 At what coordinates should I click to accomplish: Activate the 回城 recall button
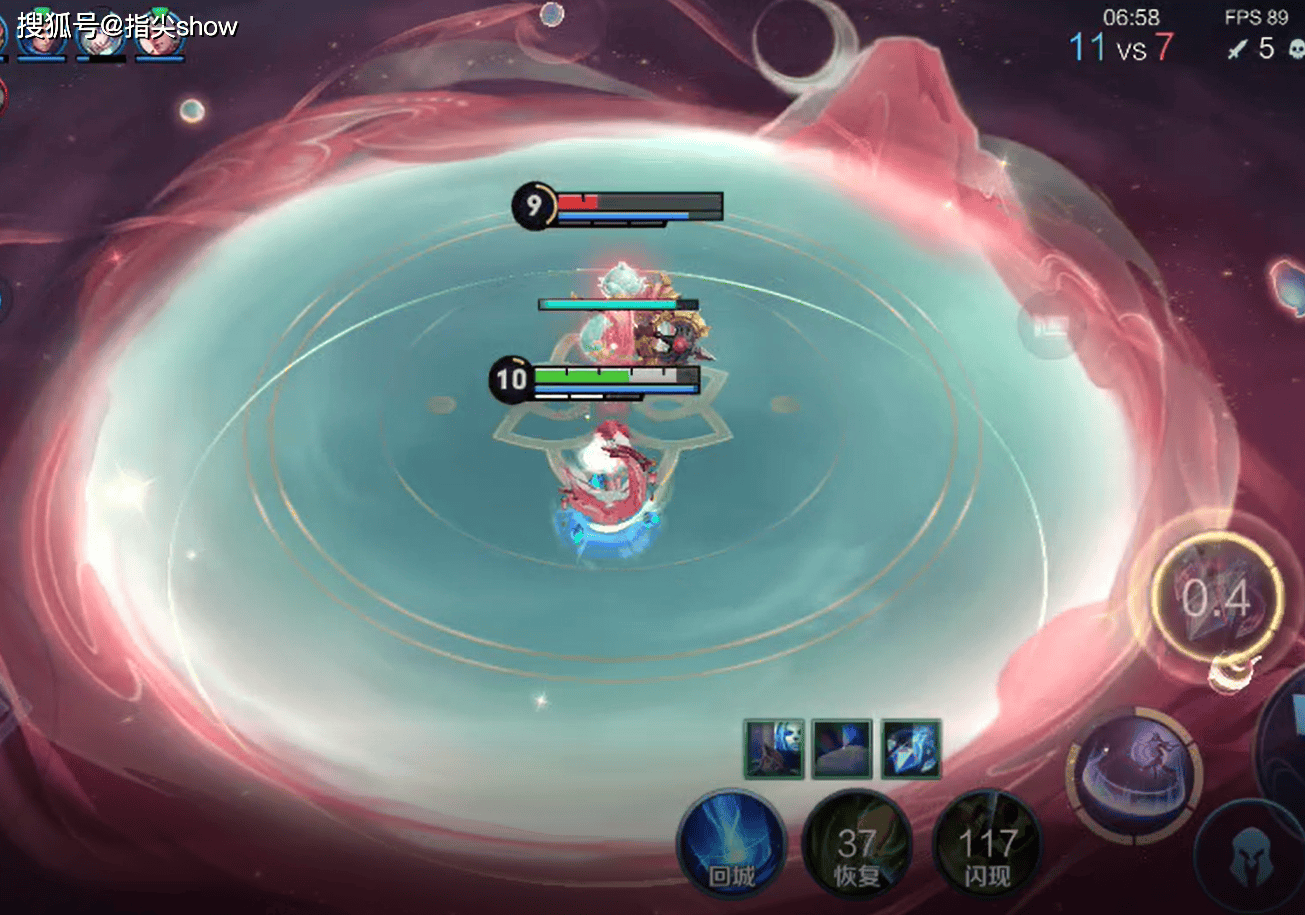coord(731,843)
